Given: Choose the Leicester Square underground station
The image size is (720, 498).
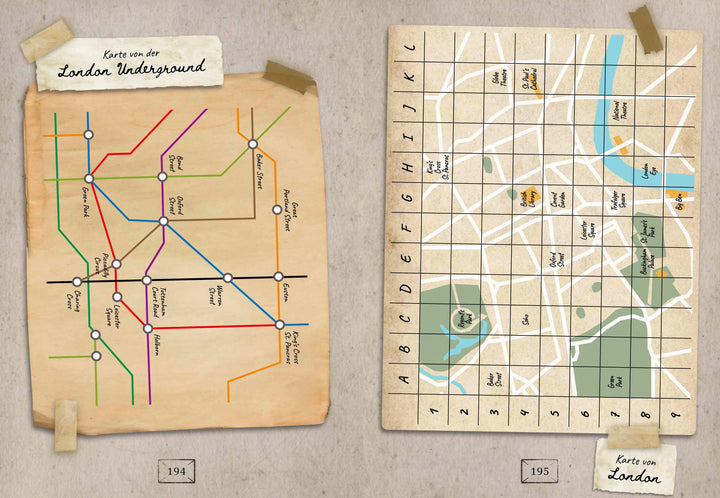Looking at the screenshot, I should (x=117, y=297).
